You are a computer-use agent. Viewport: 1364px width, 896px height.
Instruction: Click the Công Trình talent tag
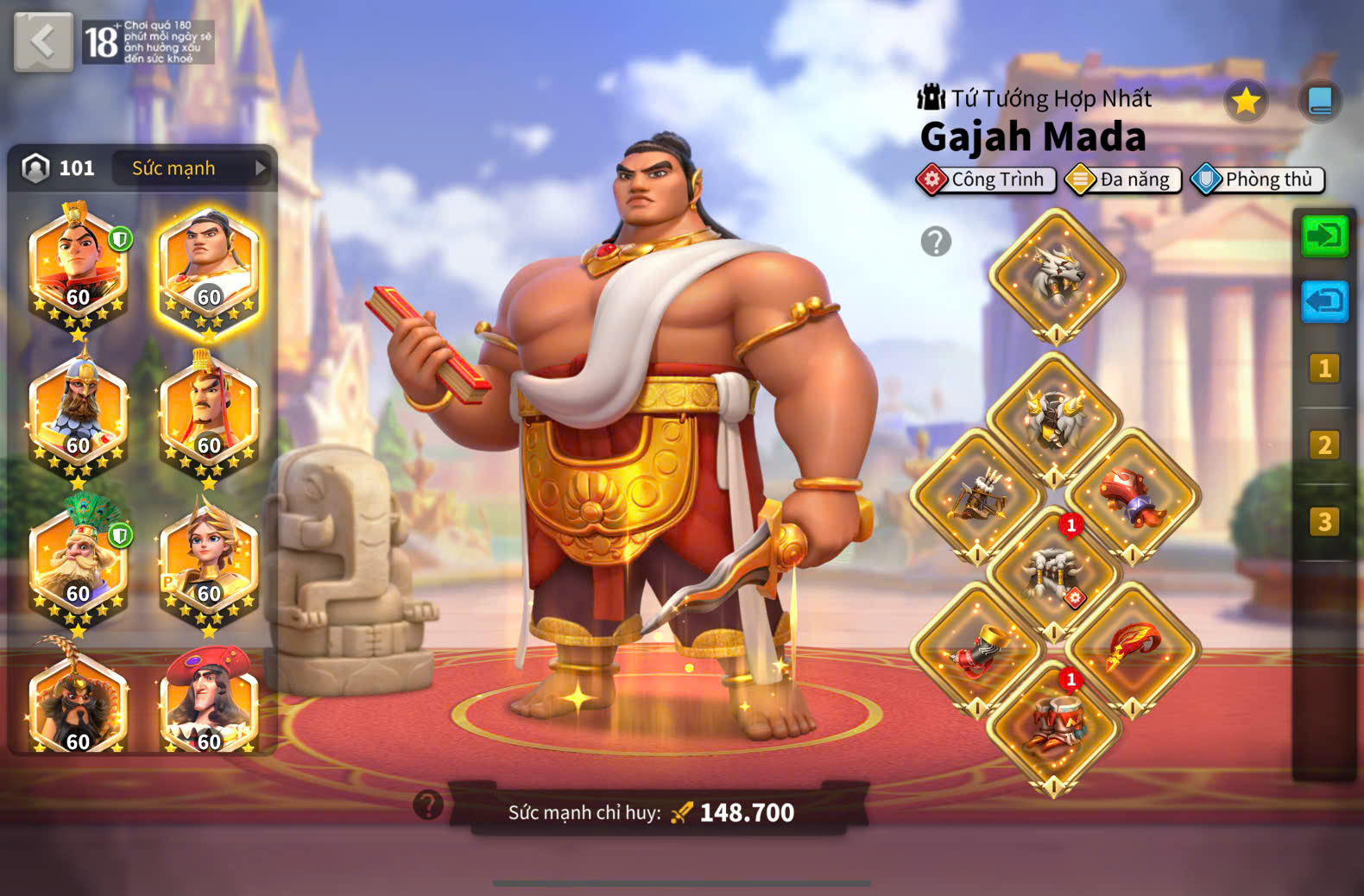tap(986, 180)
